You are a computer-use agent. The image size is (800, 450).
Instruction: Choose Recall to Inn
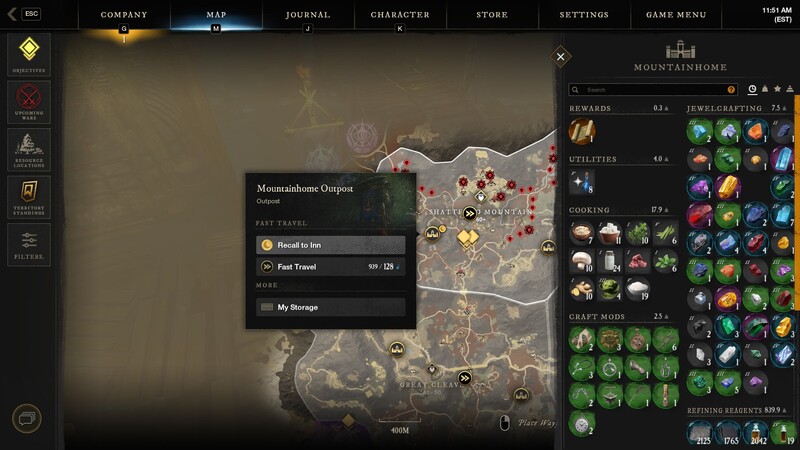(x=331, y=245)
